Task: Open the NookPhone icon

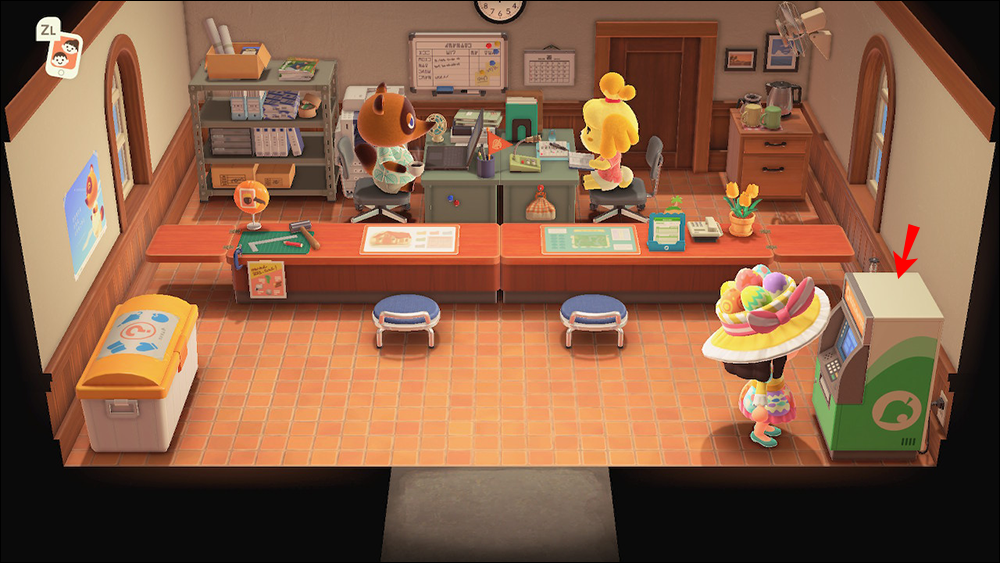Action: click(x=65, y=56)
